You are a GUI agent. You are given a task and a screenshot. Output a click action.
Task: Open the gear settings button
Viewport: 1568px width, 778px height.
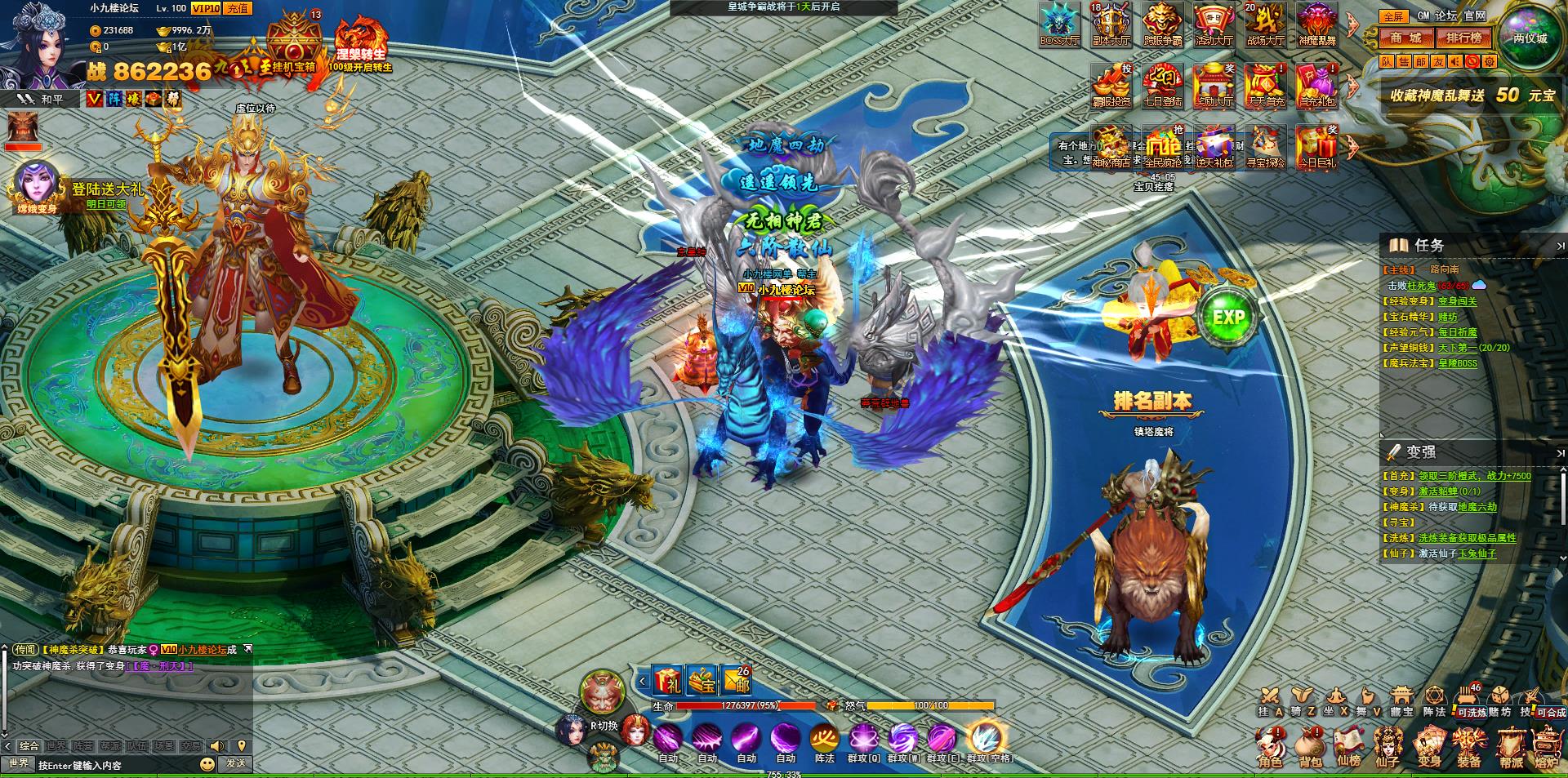[1490, 61]
